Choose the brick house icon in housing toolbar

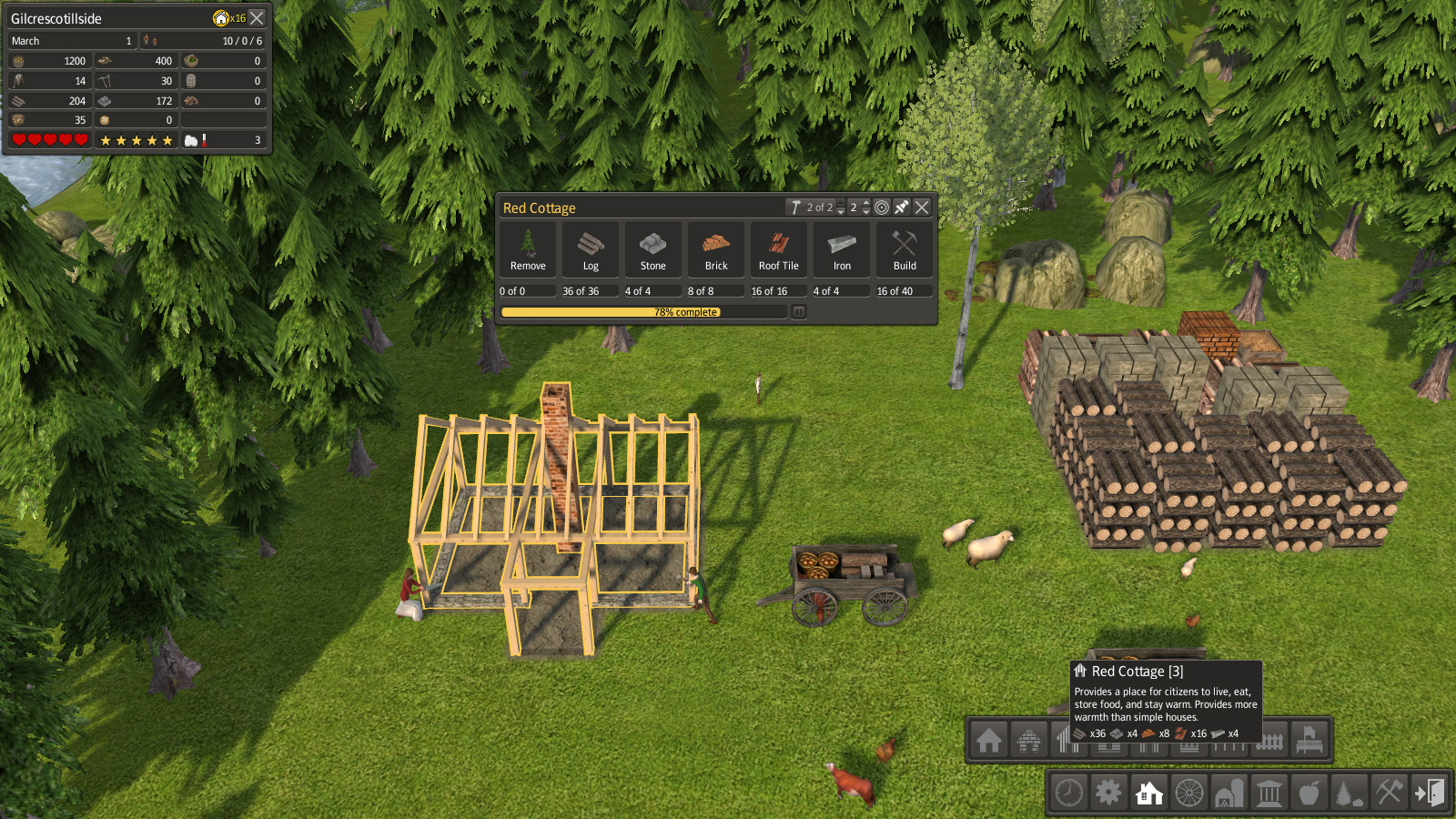1029,740
